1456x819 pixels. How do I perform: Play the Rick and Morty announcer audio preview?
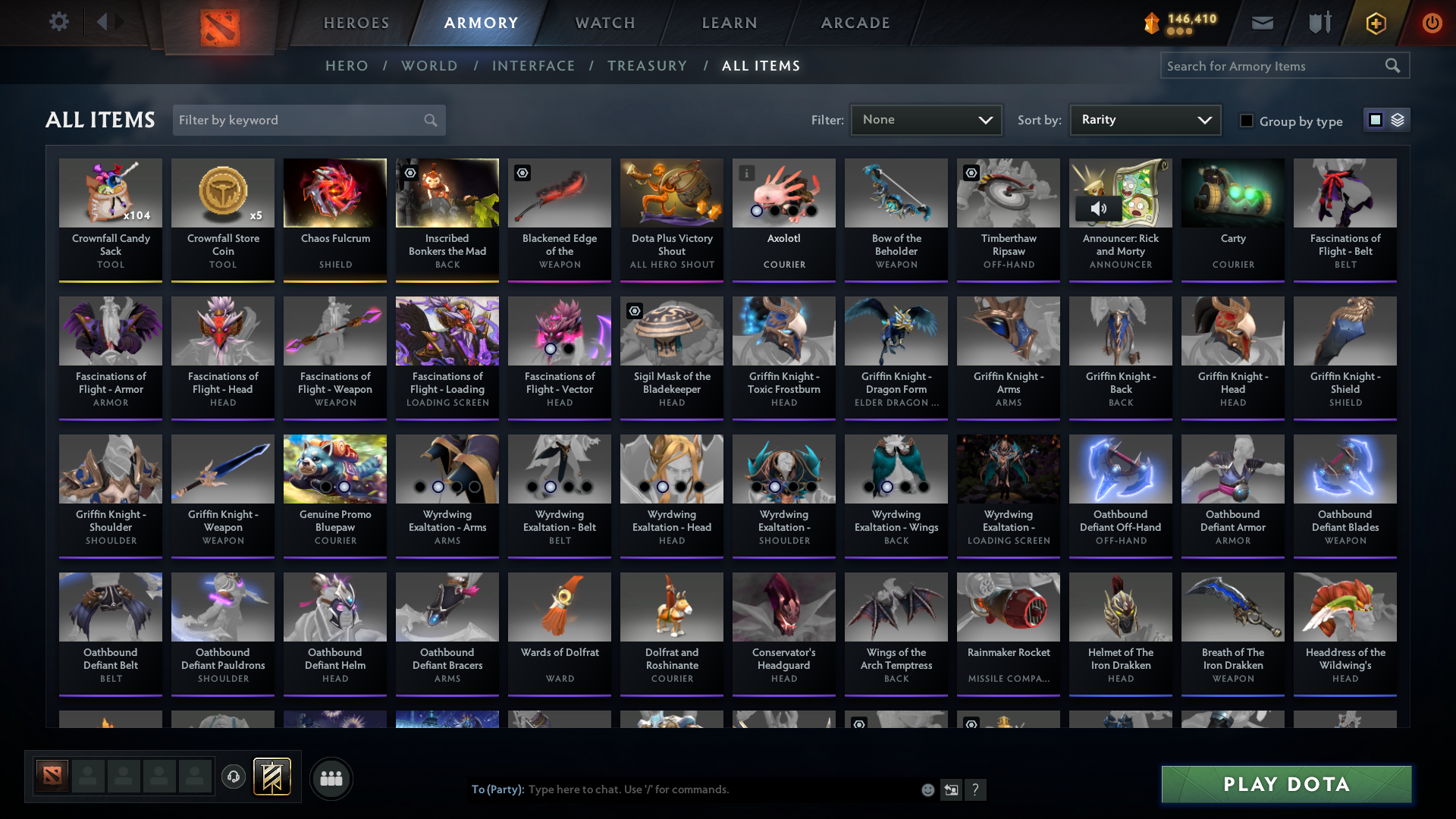[x=1100, y=208]
